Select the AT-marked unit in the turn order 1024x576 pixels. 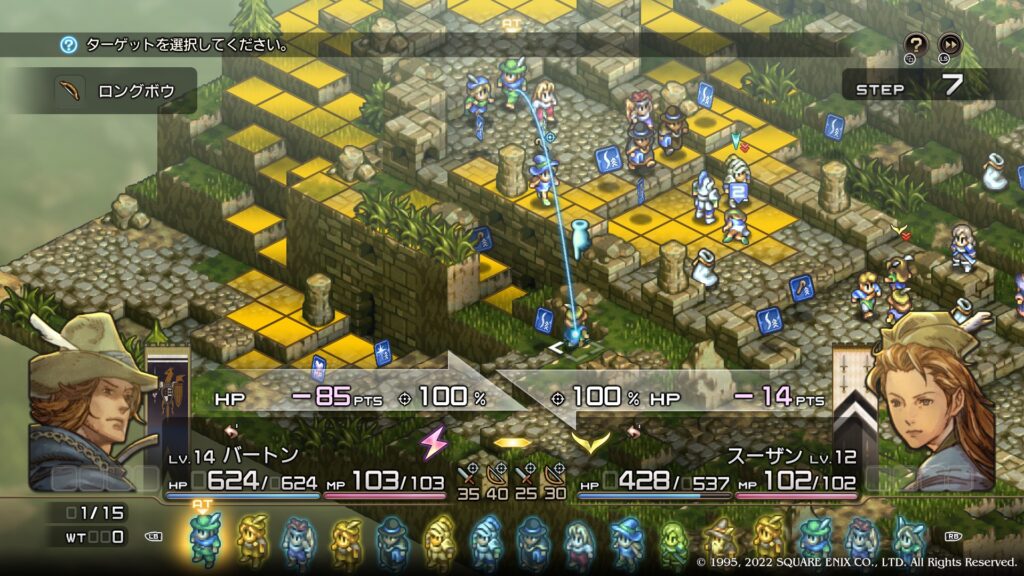tap(204, 538)
